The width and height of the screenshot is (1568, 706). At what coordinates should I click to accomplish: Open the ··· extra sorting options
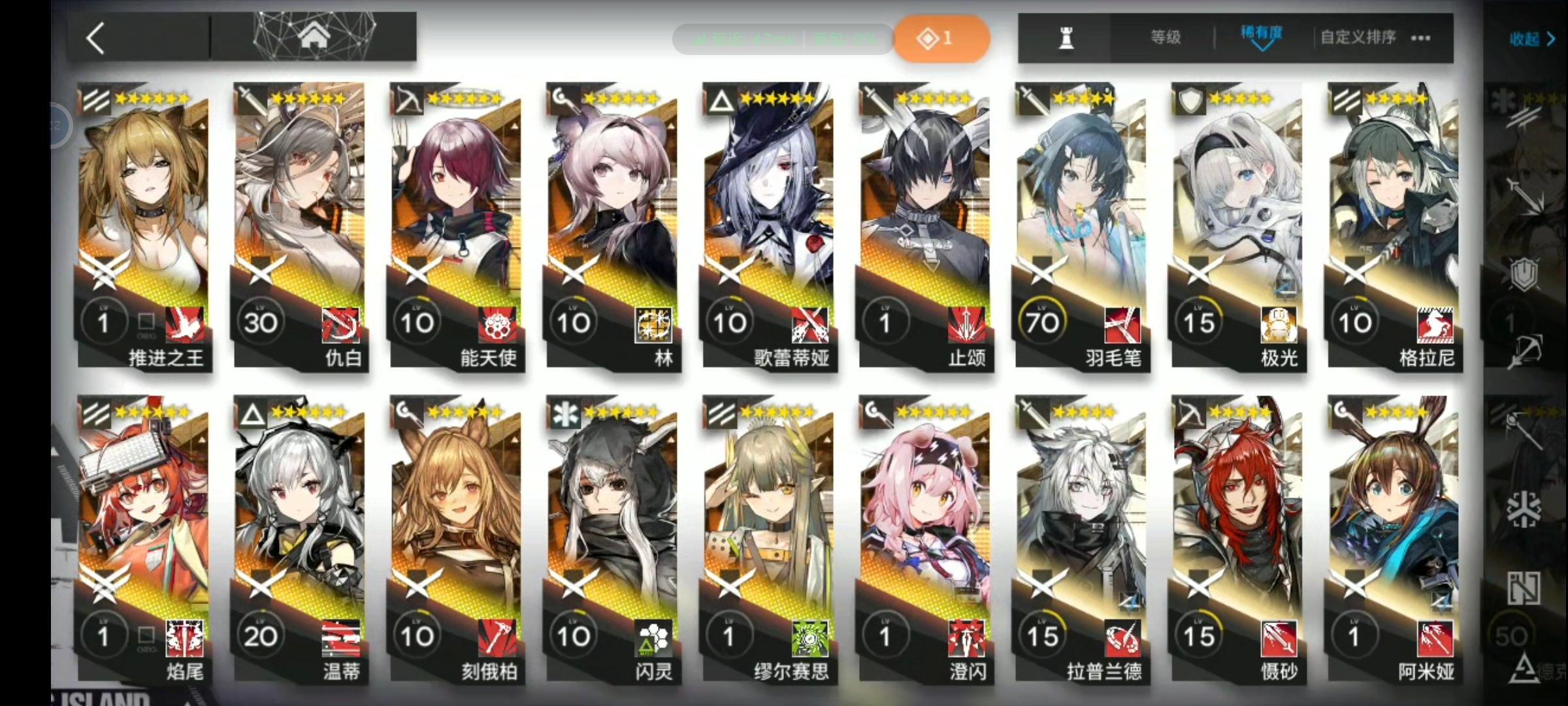coord(1420,38)
